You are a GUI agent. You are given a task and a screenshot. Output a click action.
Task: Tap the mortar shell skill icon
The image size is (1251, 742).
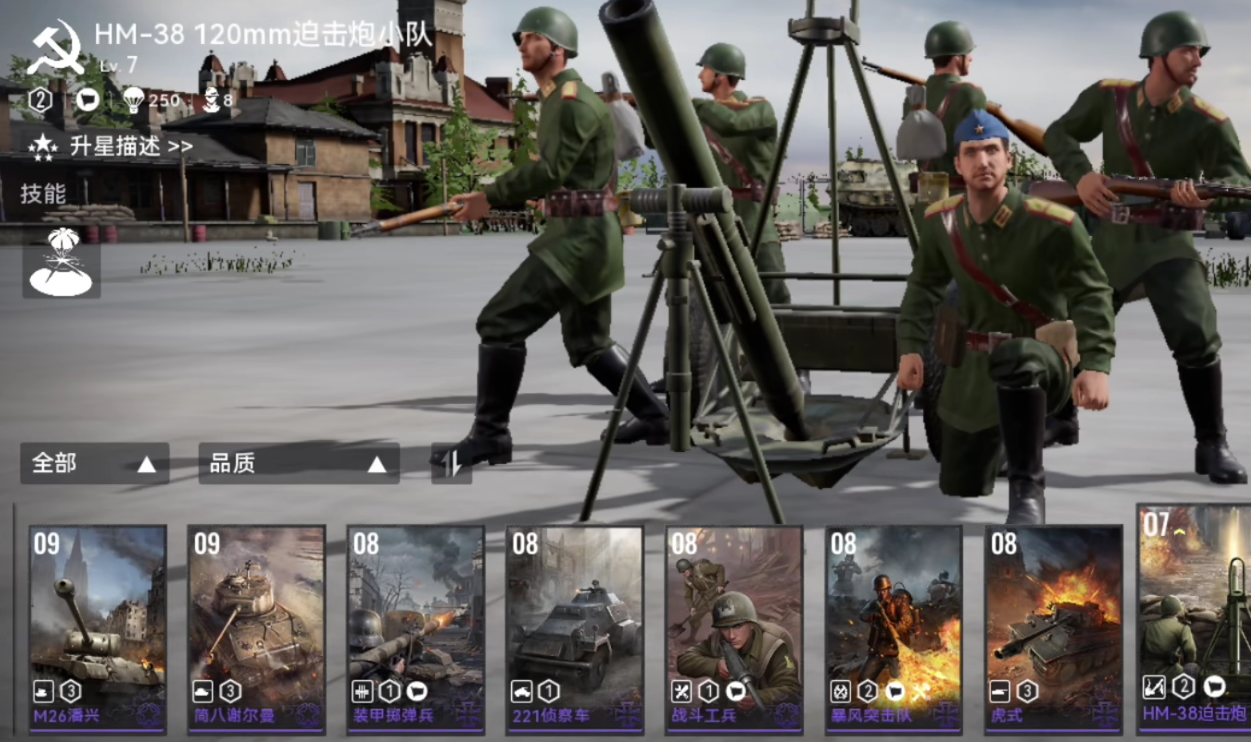pyautogui.click(x=61, y=263)
